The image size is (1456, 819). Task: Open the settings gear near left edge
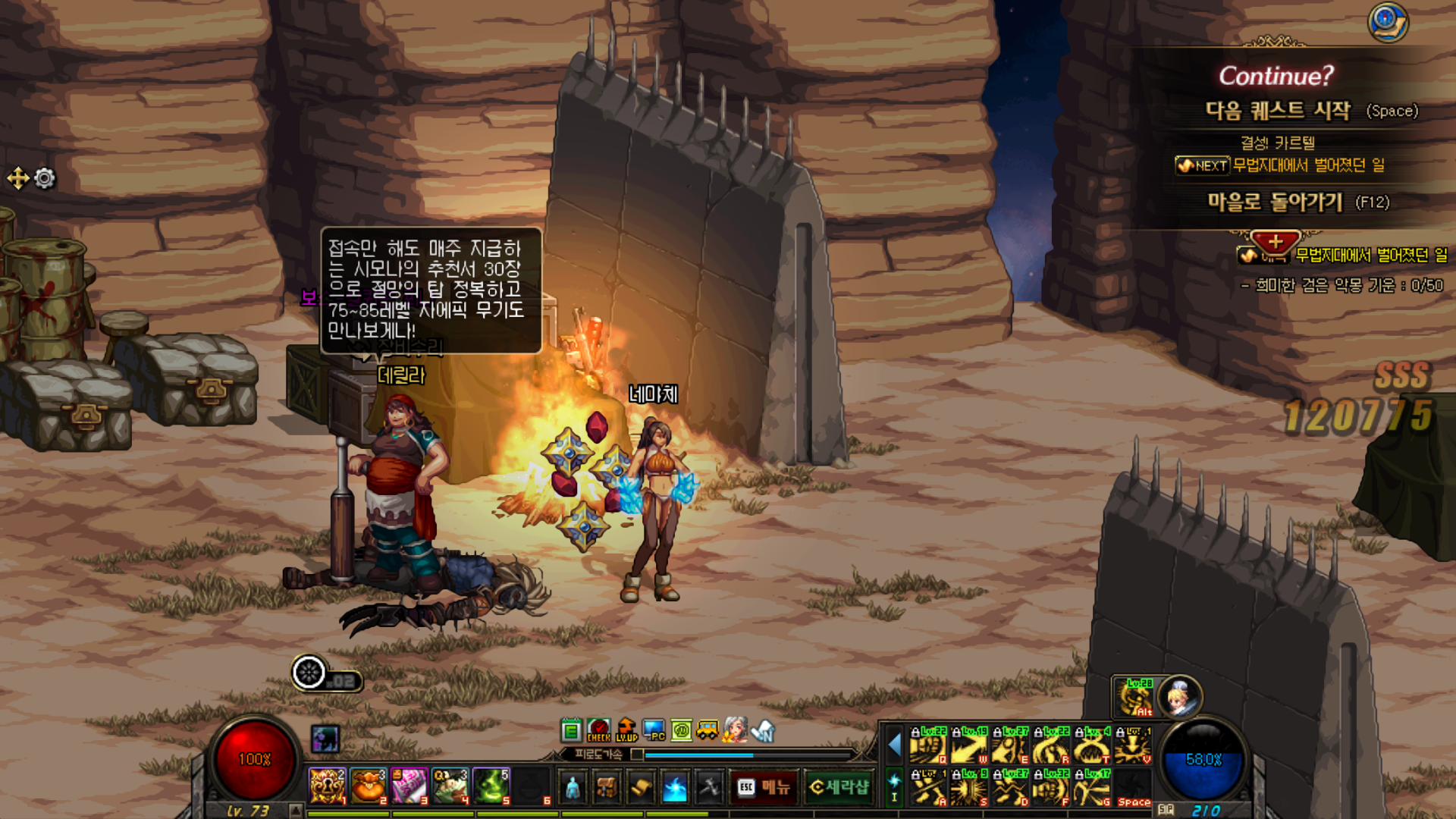coord(45,178)
